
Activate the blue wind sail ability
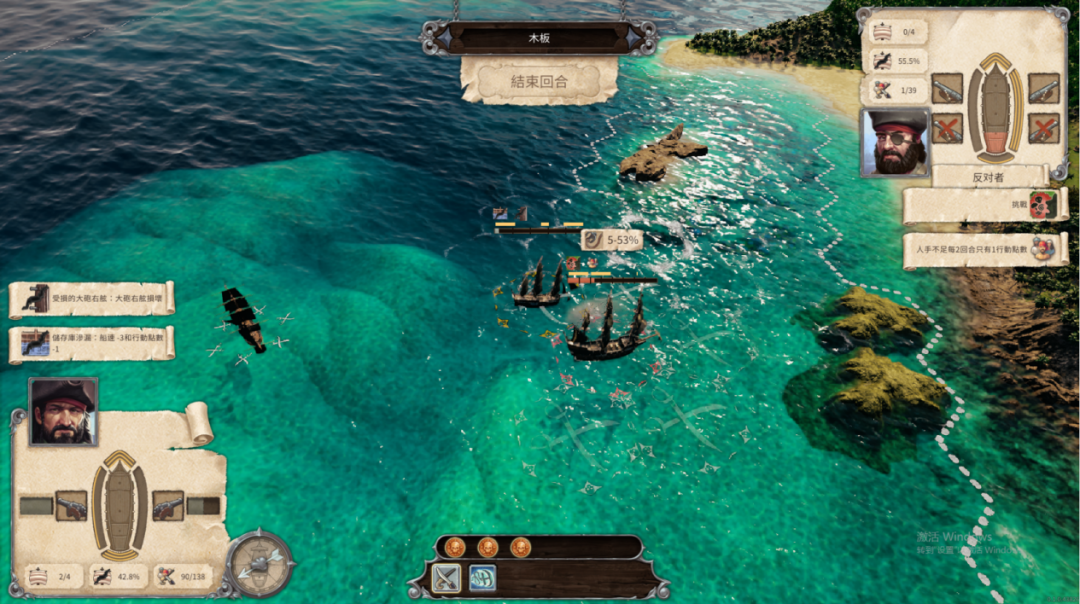[x=482, y=577]
